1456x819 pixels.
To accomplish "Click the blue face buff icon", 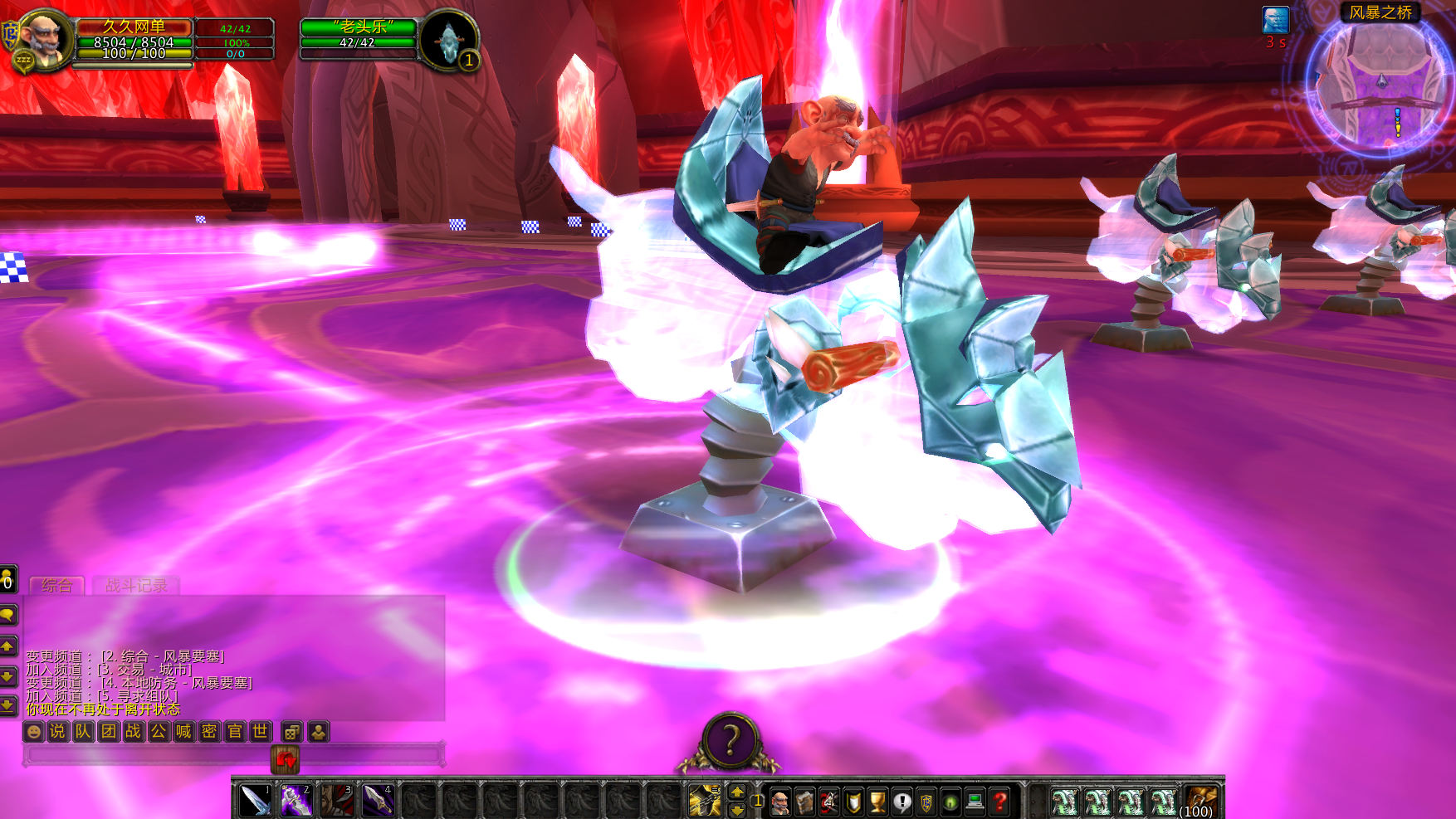I will pos(1275,21).
